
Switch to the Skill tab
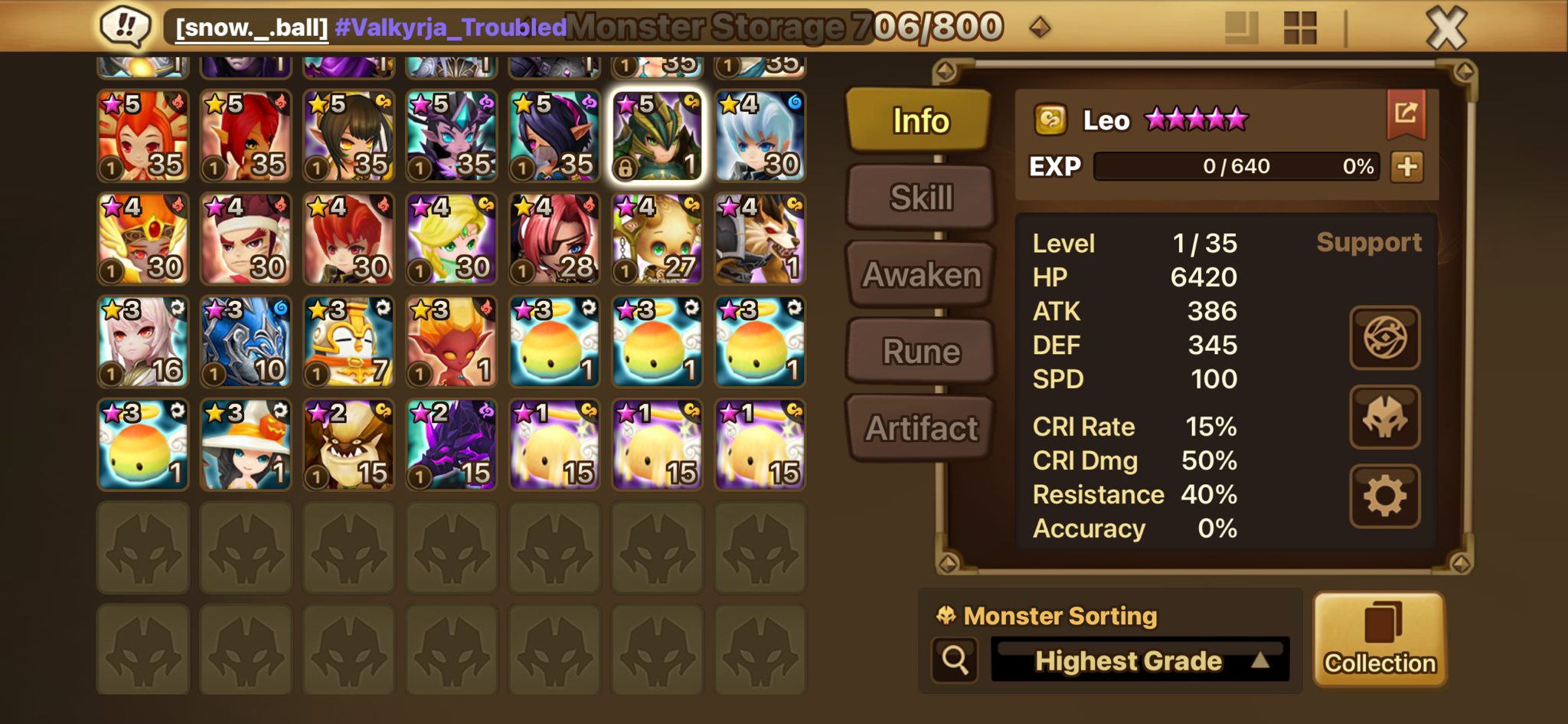[x=921, y=198]
